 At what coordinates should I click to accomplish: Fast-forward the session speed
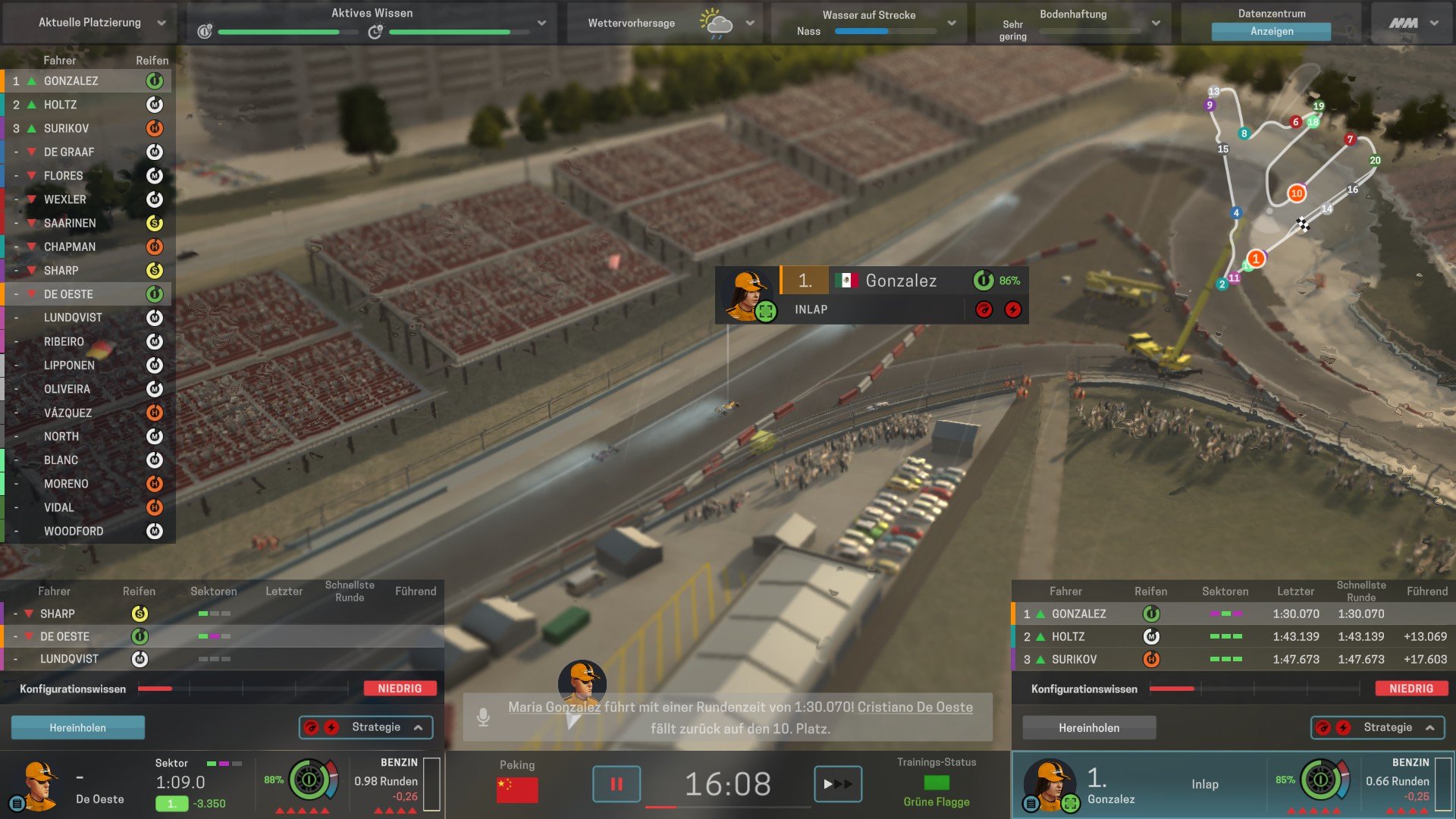[837, 783]
